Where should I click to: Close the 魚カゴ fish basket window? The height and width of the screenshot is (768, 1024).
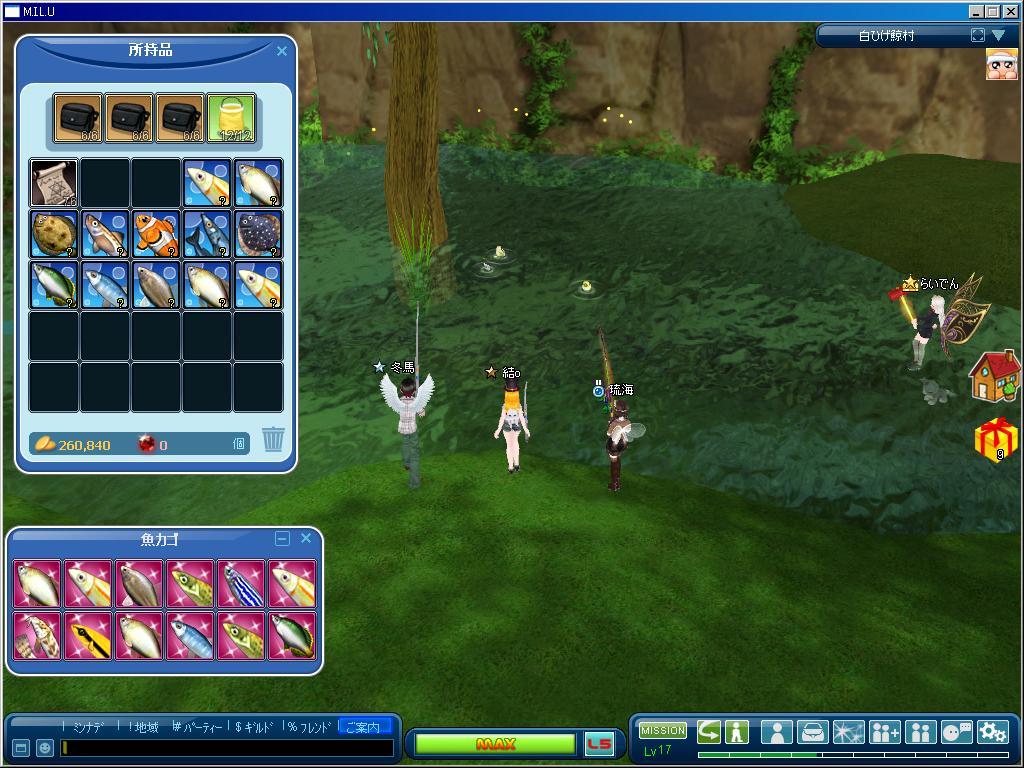point(306,538)
